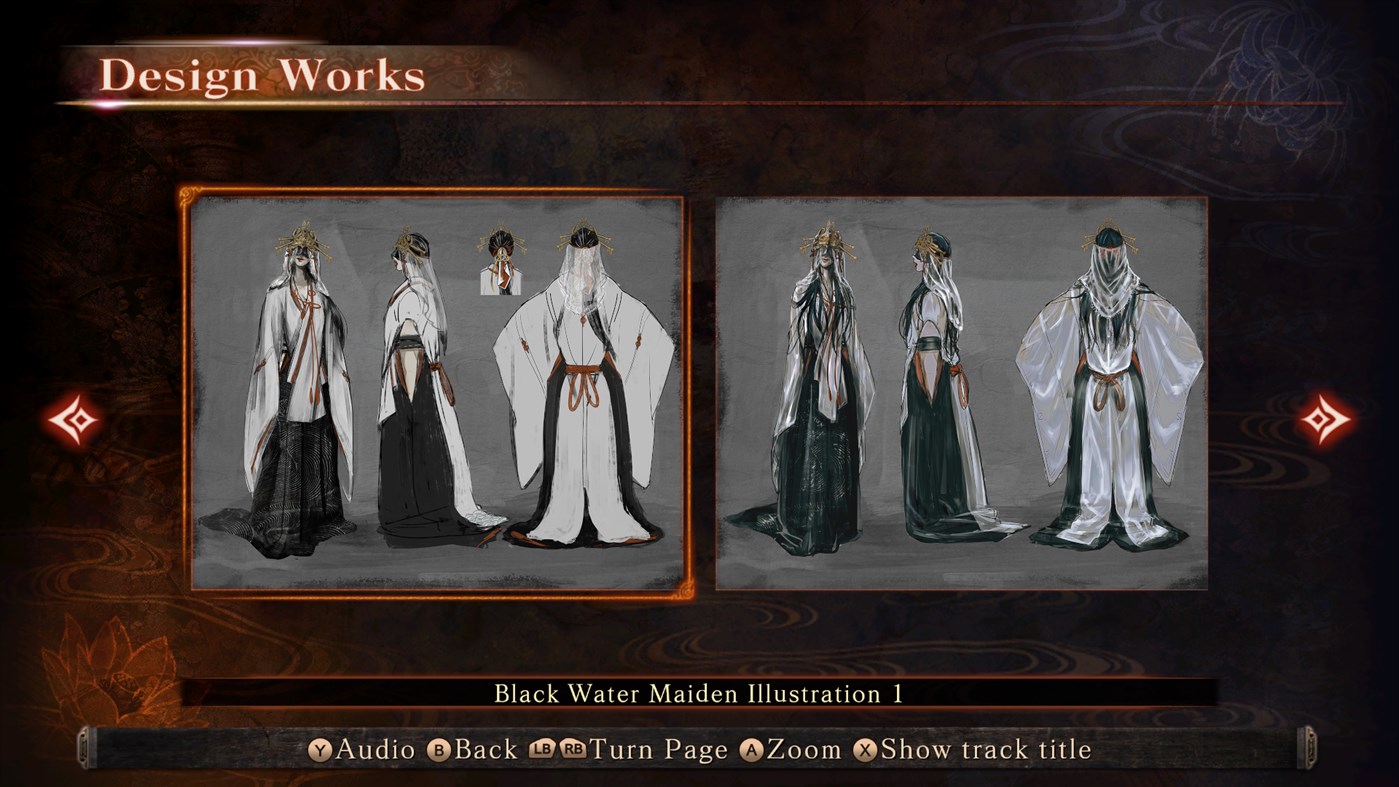Image resolution: width=1399 pixels, height=787 pixels.
Task: Select the Black Water Maiden Illustration 1 caption
Action: pyautogui.click(x=699, y=690)
